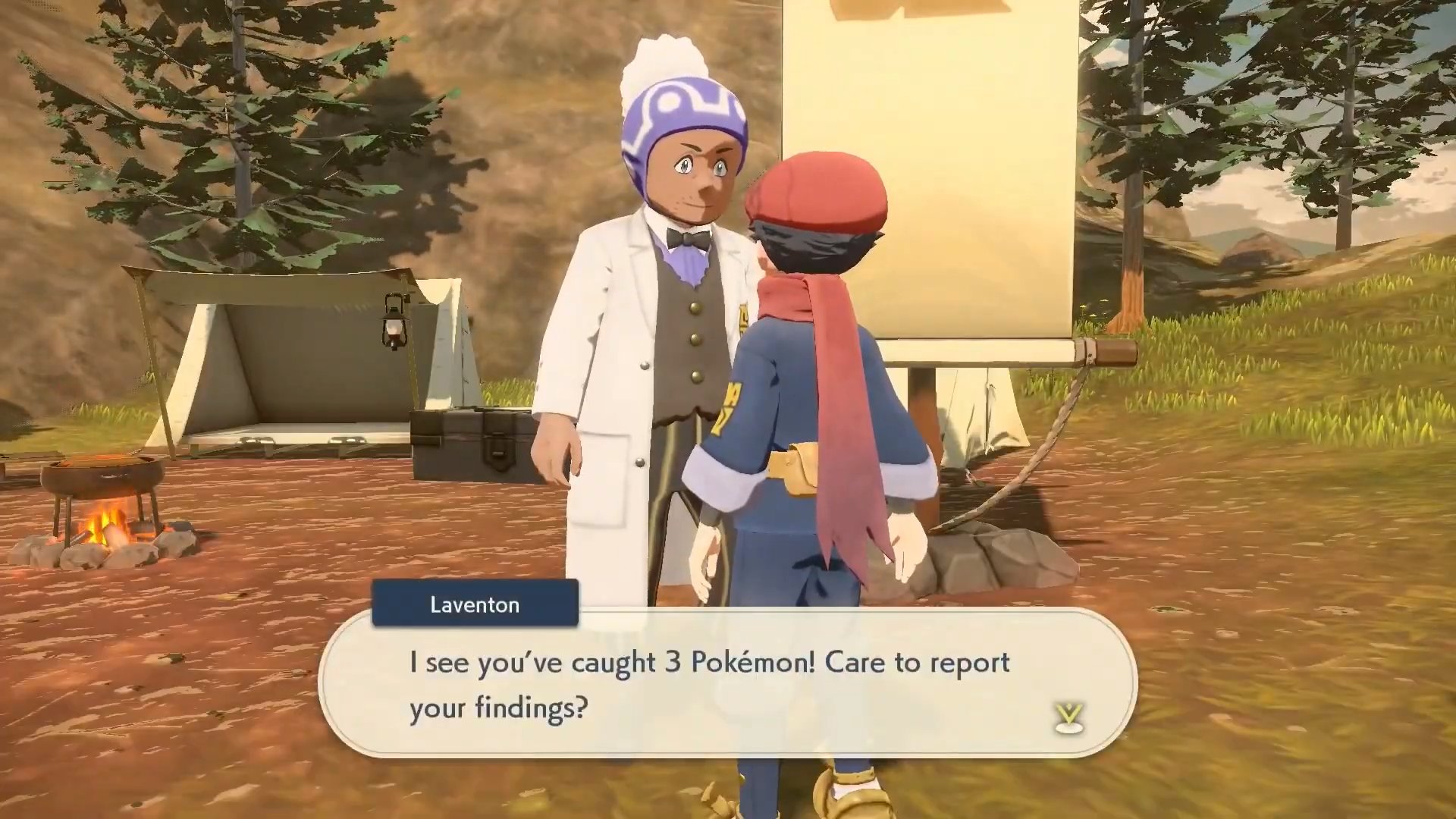1456x819 pixels.
Task: Click the dialogue continue arrow indicator
Action: click(x=1069, y=717)
